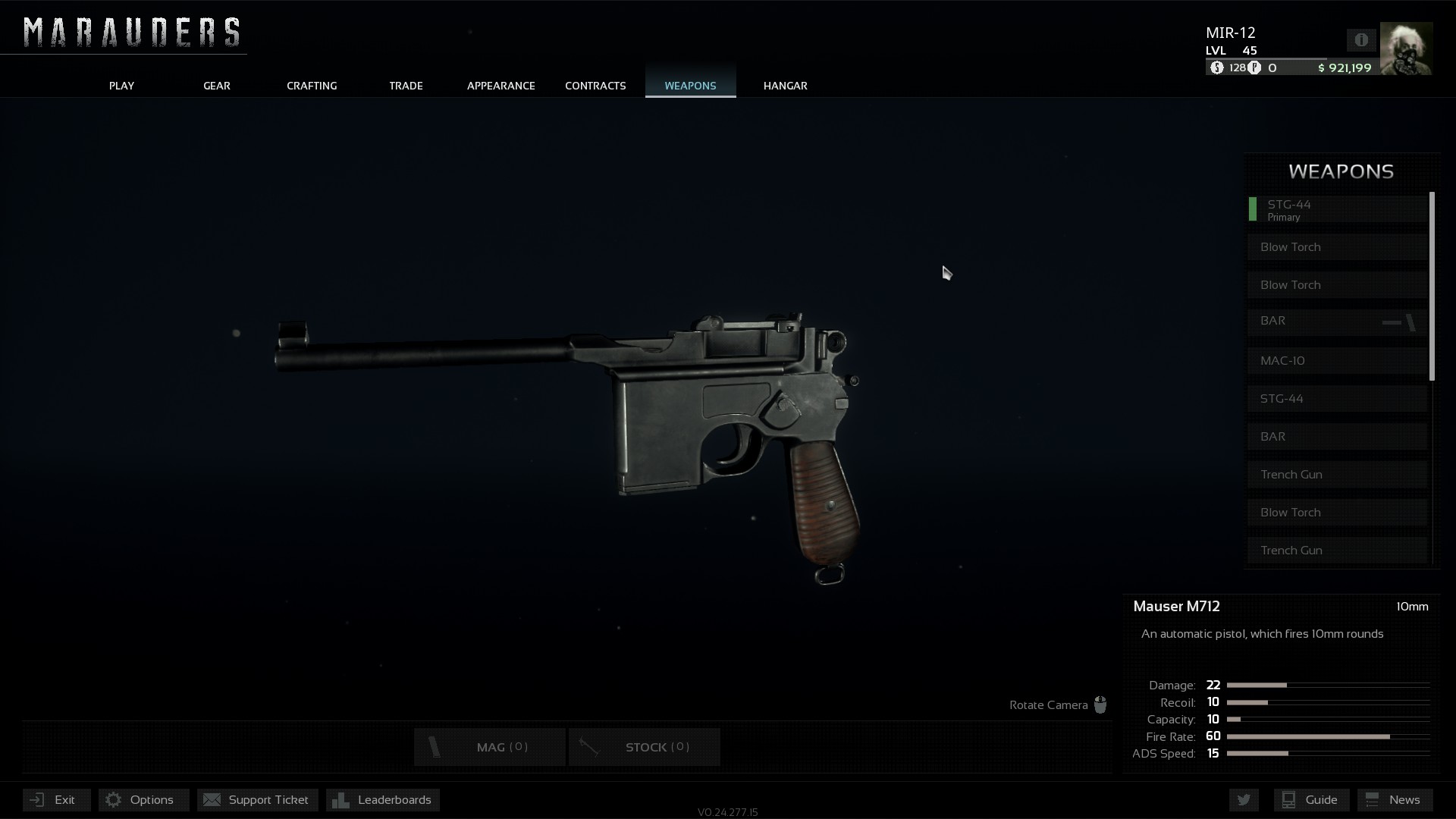Switch to the Play tab
This screenshot has height=819, width=1456.
coord(121,86)
